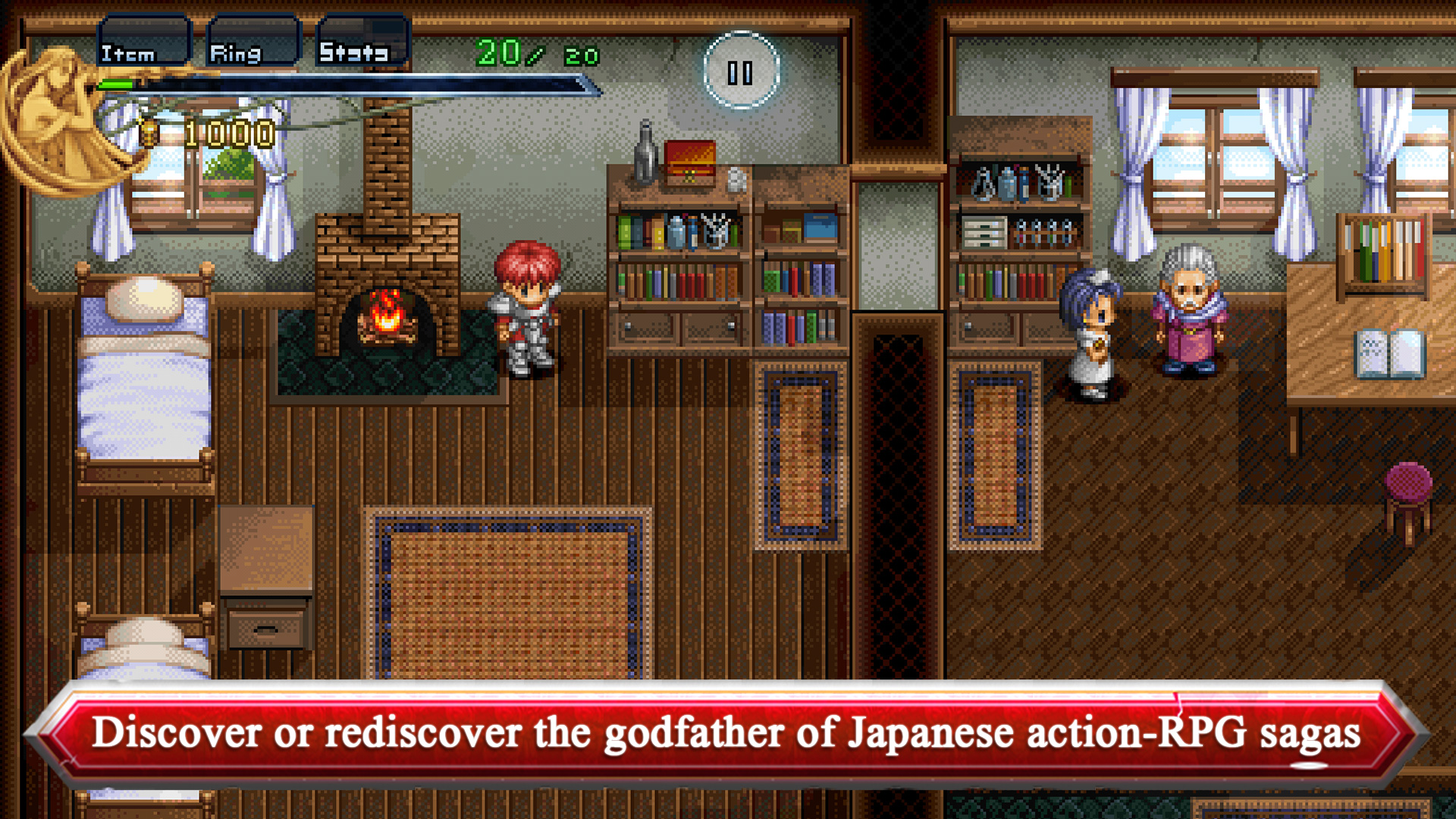
Task: Talk to the blue-haired maid NPC
Action: click(1092, 334)
